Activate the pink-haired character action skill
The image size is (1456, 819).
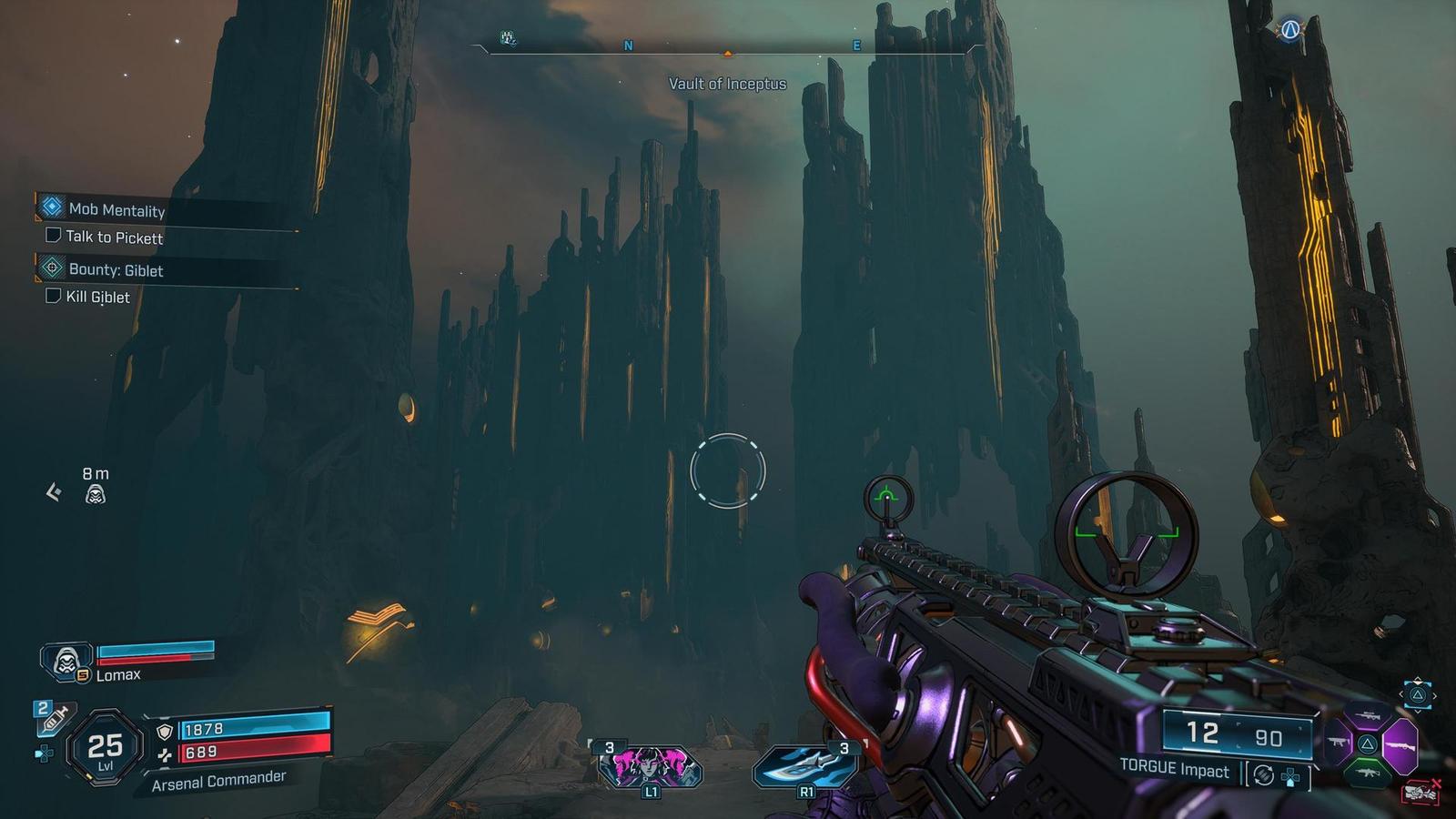(650, 766)
